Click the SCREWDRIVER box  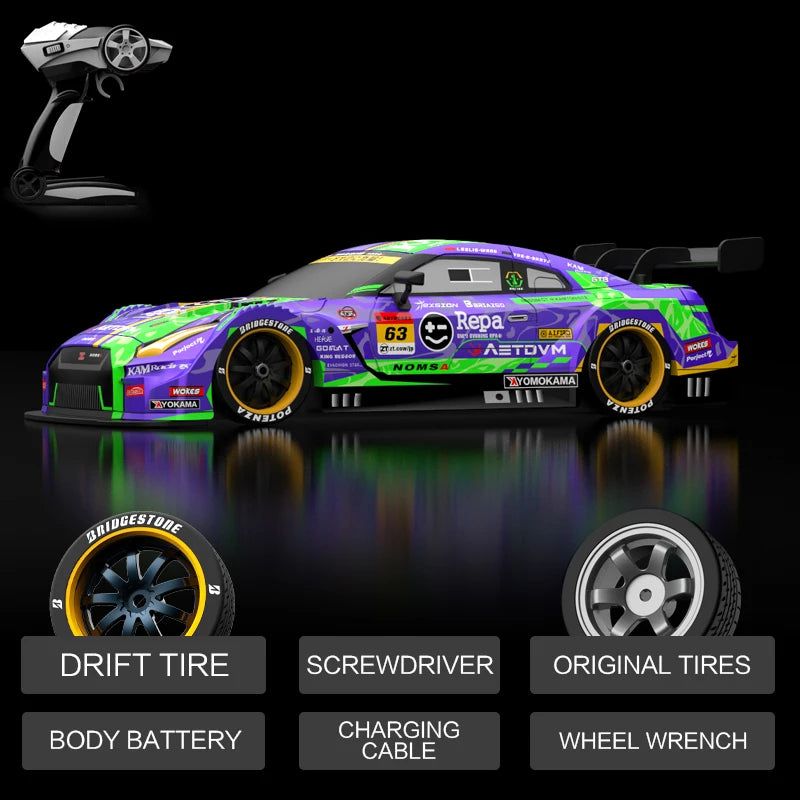coord(399,665)
